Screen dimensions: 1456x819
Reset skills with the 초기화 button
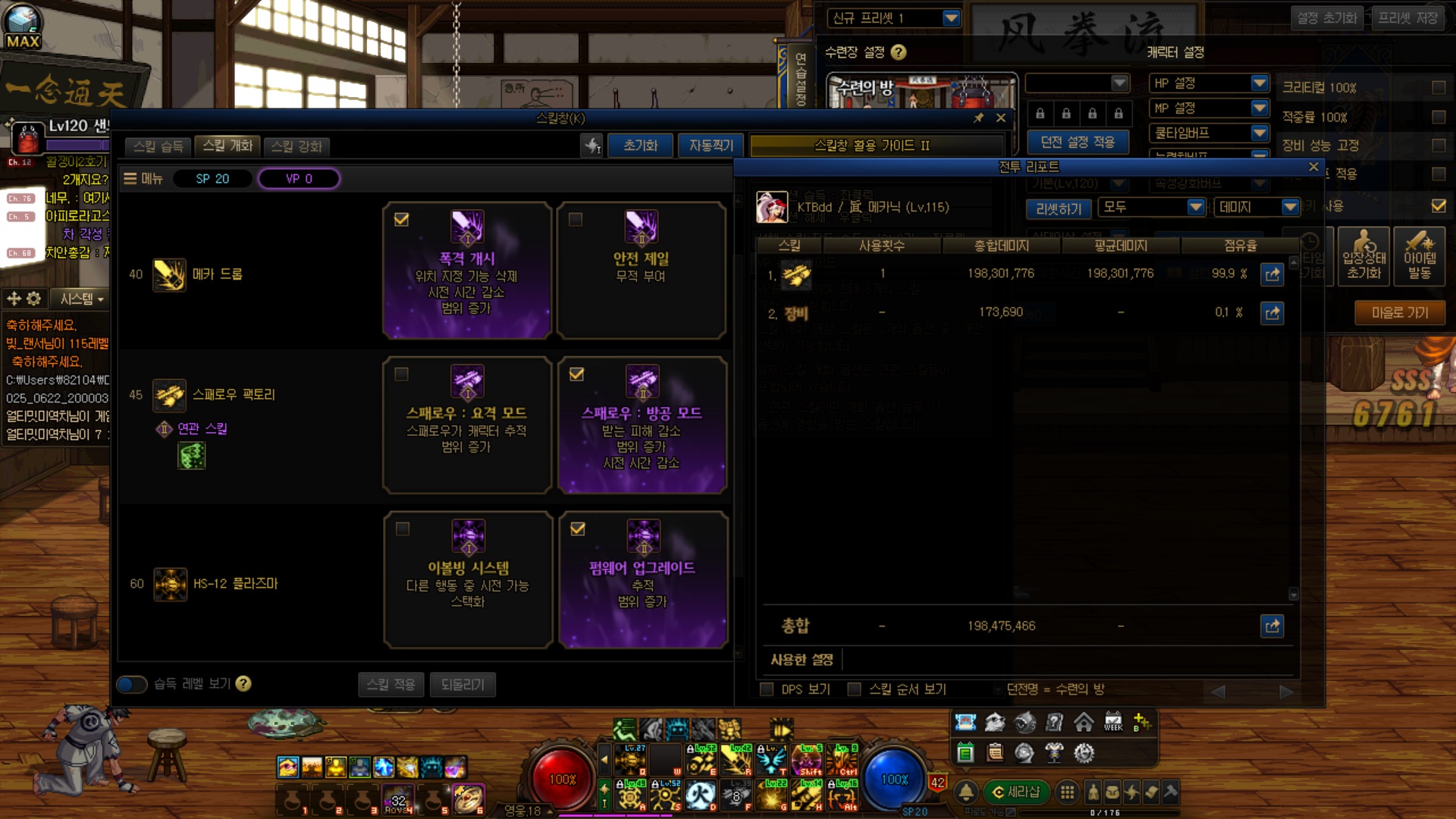point(640,146)
